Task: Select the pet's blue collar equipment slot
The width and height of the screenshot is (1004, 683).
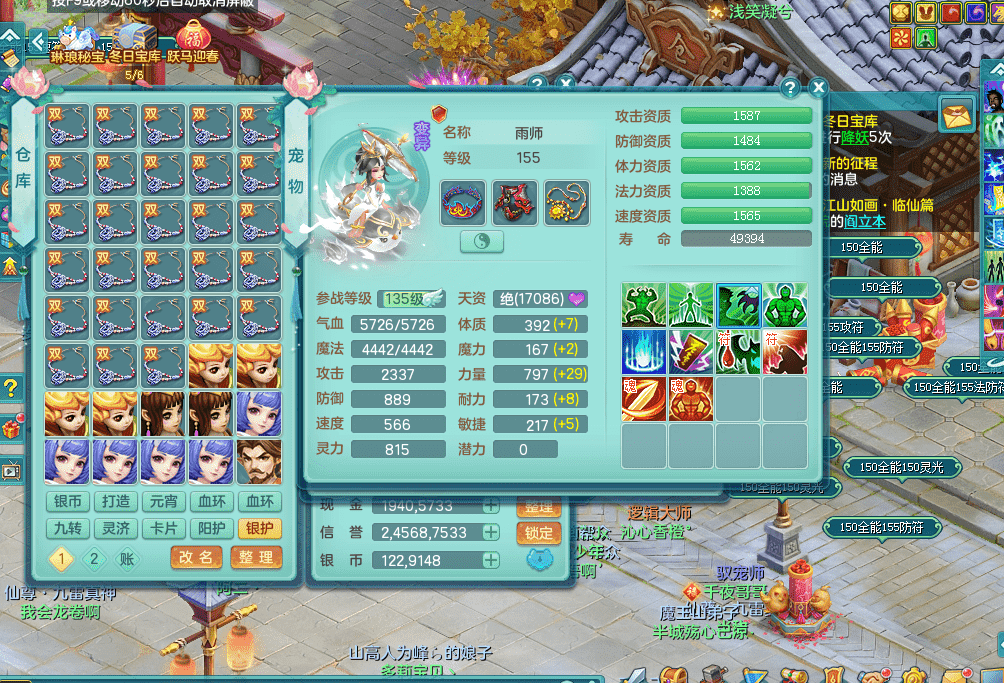Action: pos(463,202)
